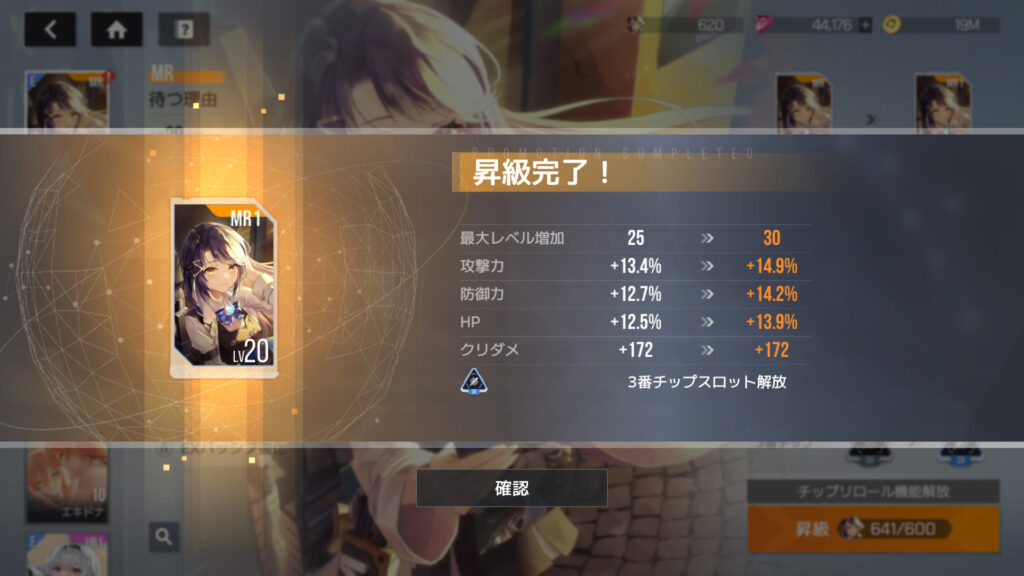
Task: Confirm the promotion with the 確認 button
Action: [x=511, y=488]
